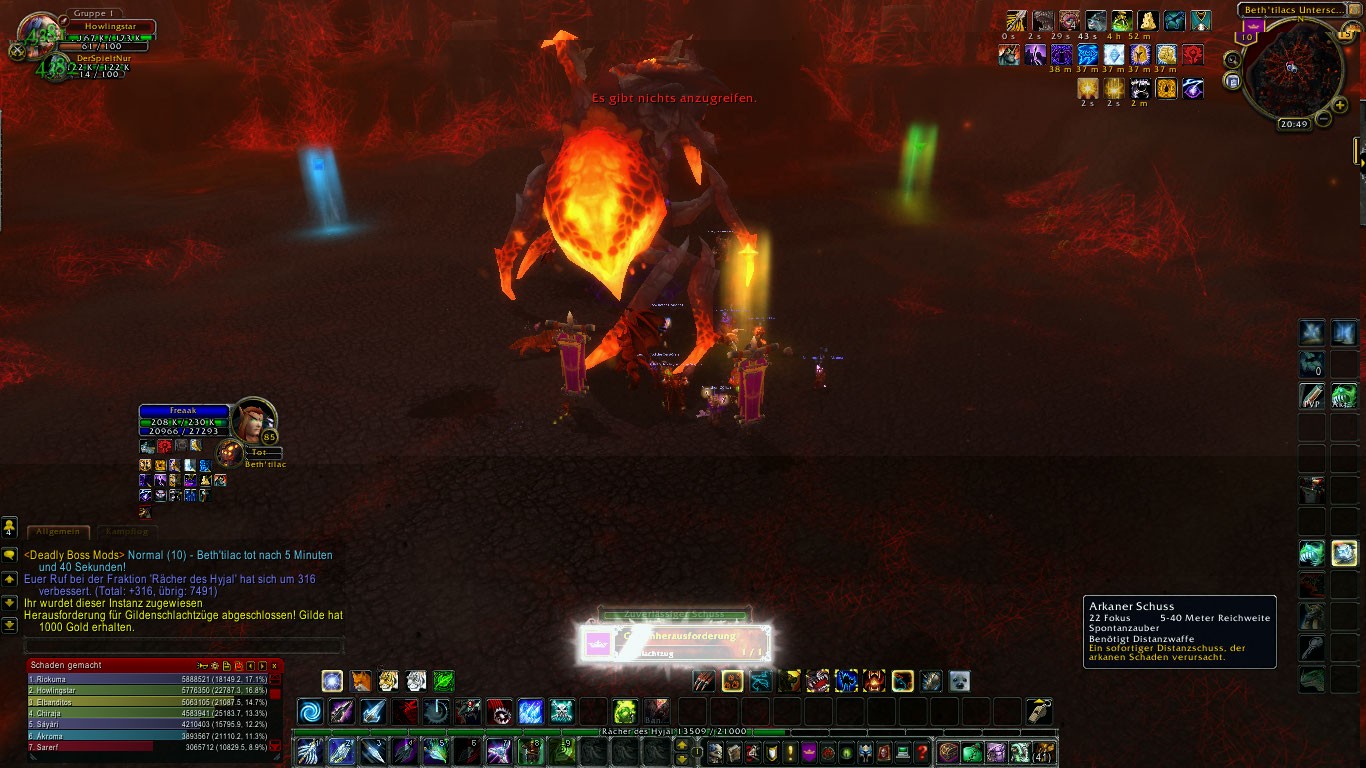
Task: Open the Kampflog chat tab
Action: click(126, 532)
